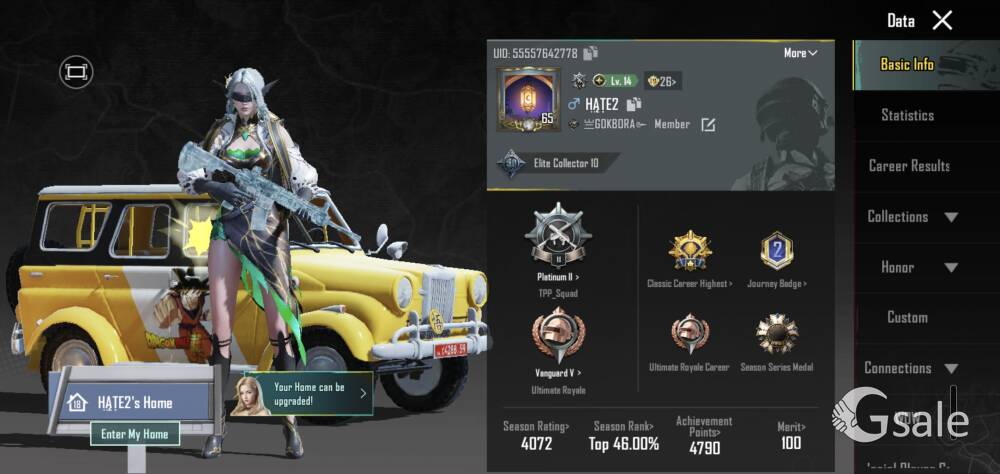
Task: Switch to the Basic Info tab
Action: pyautogui.click(x=907, y=64)
